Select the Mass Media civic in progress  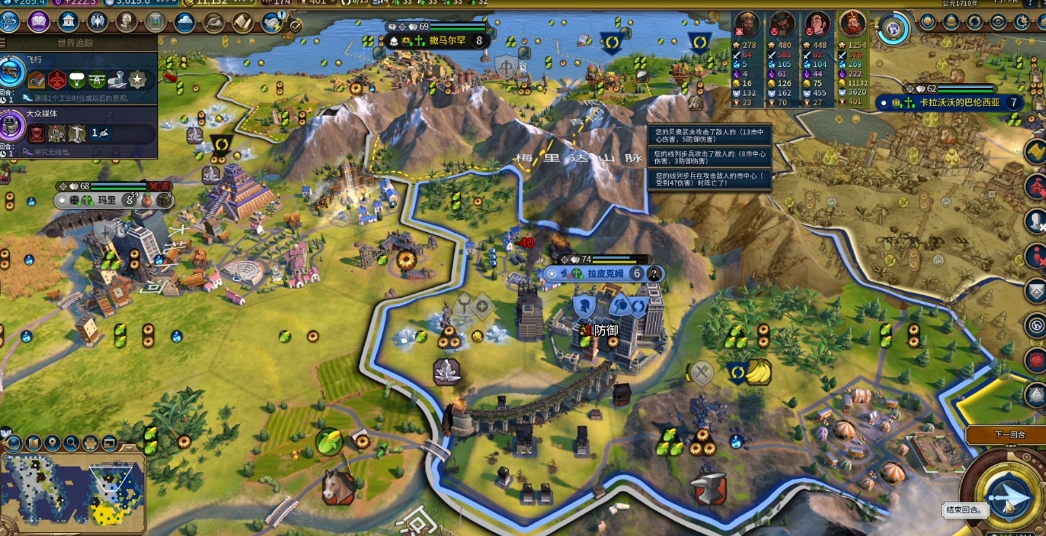[x=12, y=125]
